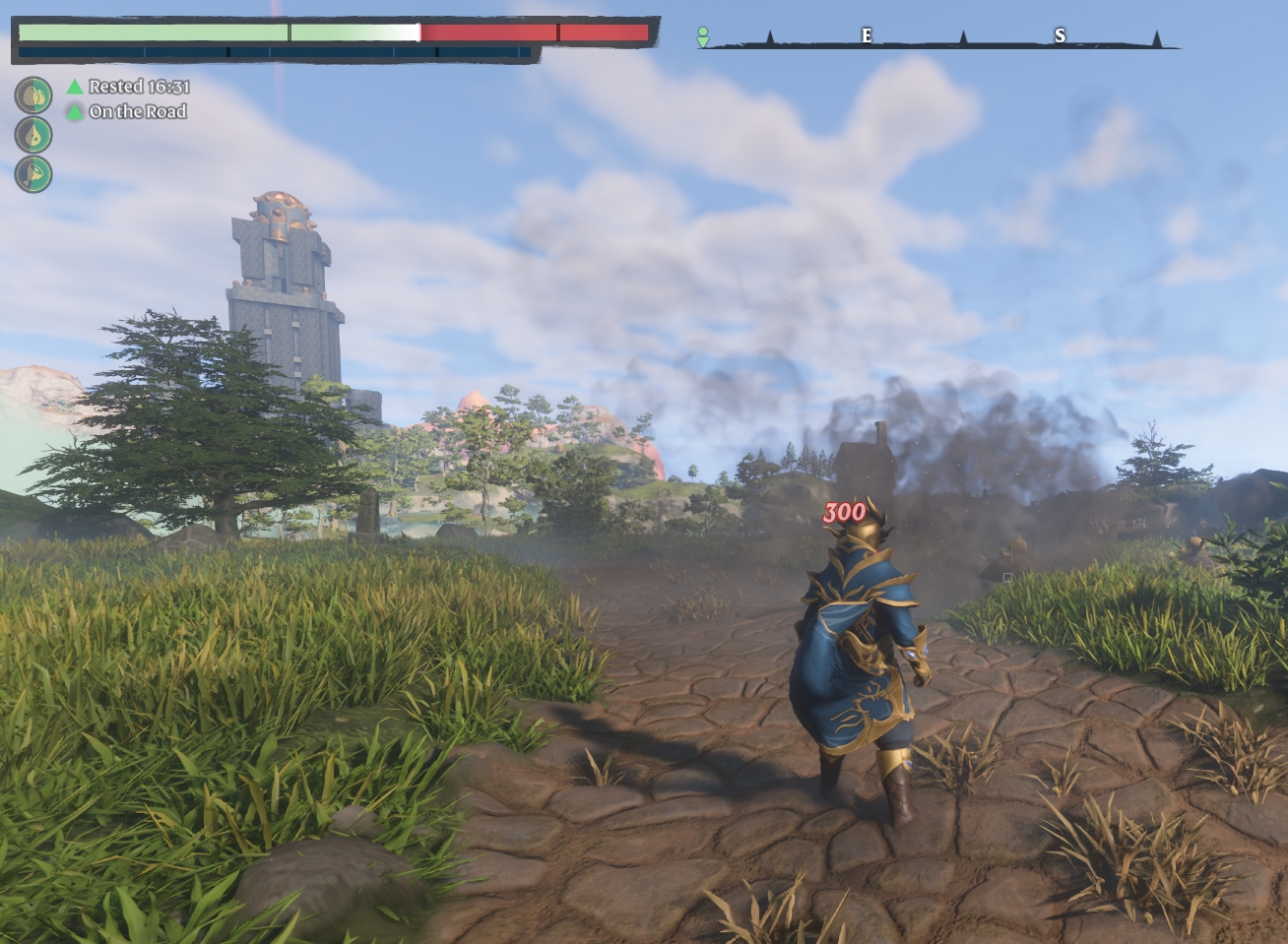Click the South marker on the compass
The width and height of the screenshot is (1288, 944).
coord(1060,35)
